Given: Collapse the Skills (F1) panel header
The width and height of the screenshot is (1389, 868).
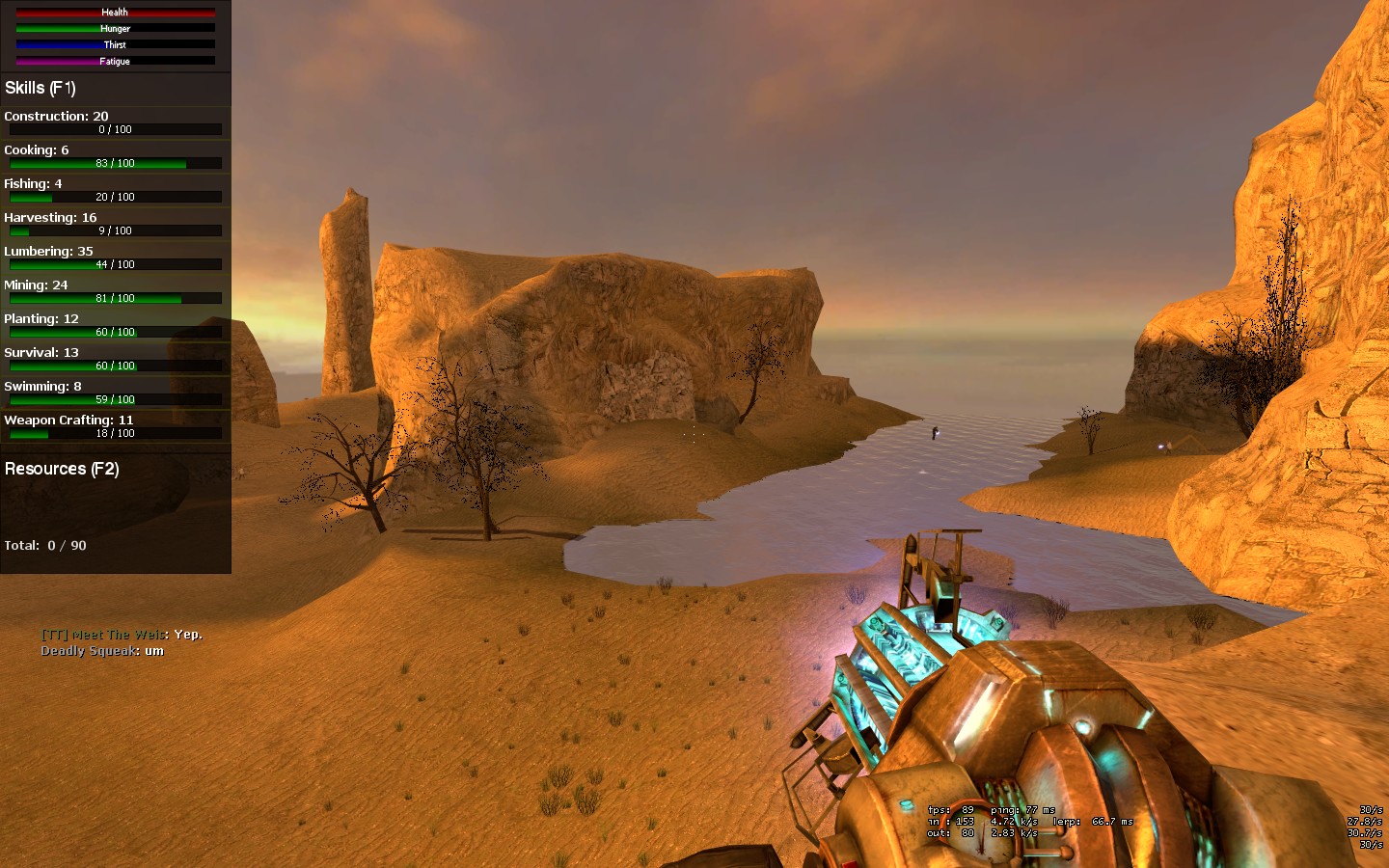Looking at the screenshot, I should pyautogui.click(x=41, y=89).
